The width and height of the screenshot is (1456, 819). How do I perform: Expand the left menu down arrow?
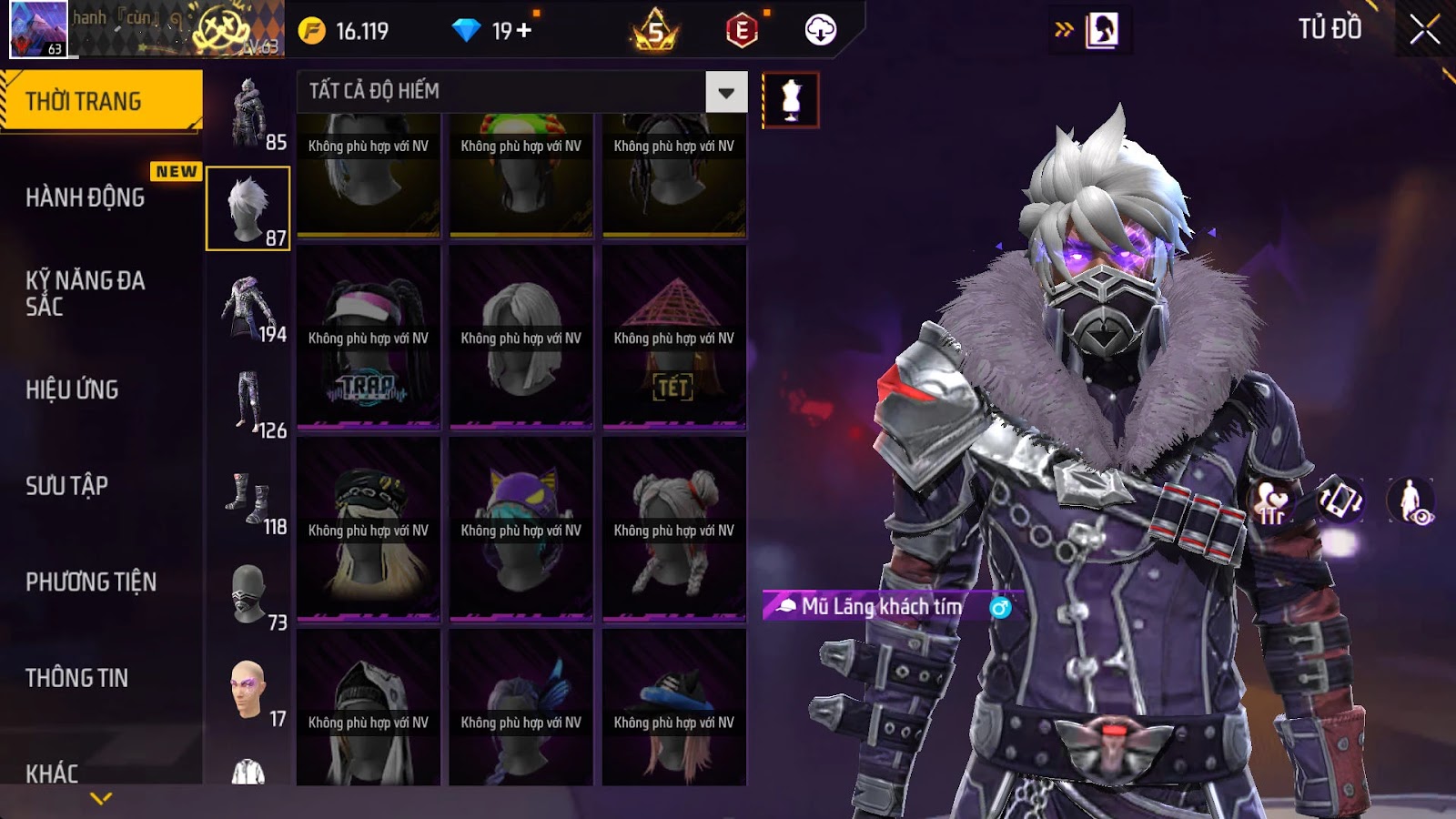coord(101,798)
